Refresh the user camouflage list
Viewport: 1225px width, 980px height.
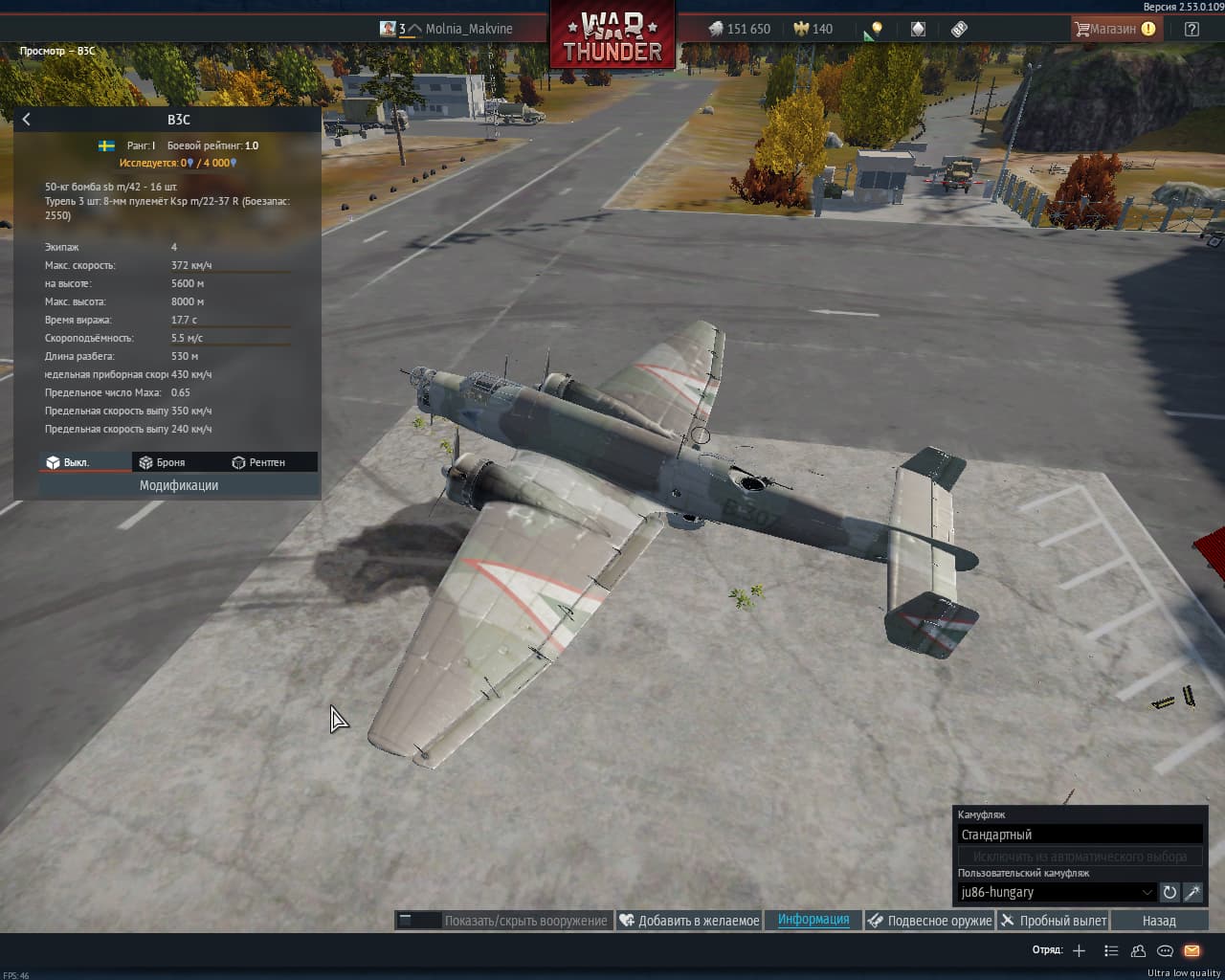click(1169, 892)
